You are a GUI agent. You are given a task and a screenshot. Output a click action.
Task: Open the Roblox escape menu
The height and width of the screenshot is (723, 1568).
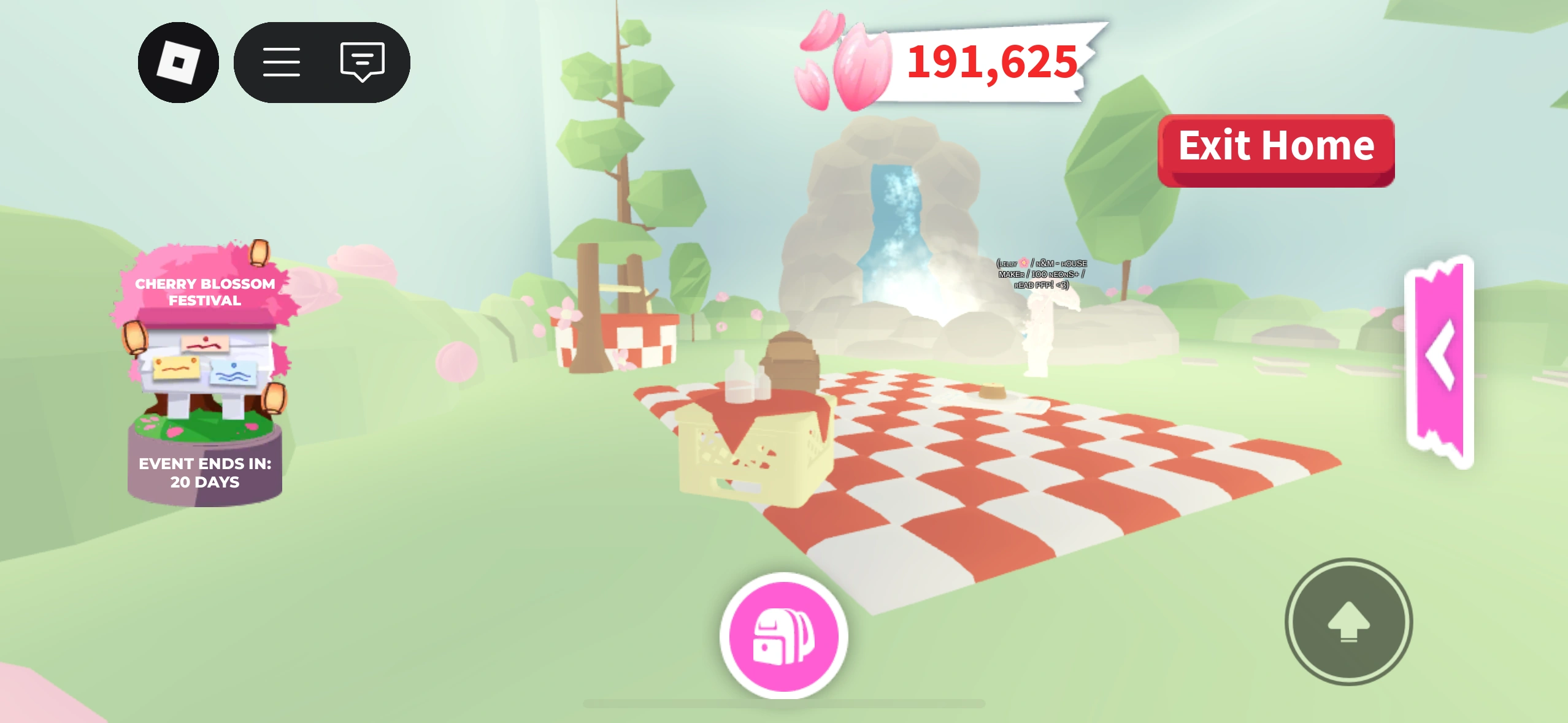click(x=179, y=63)
